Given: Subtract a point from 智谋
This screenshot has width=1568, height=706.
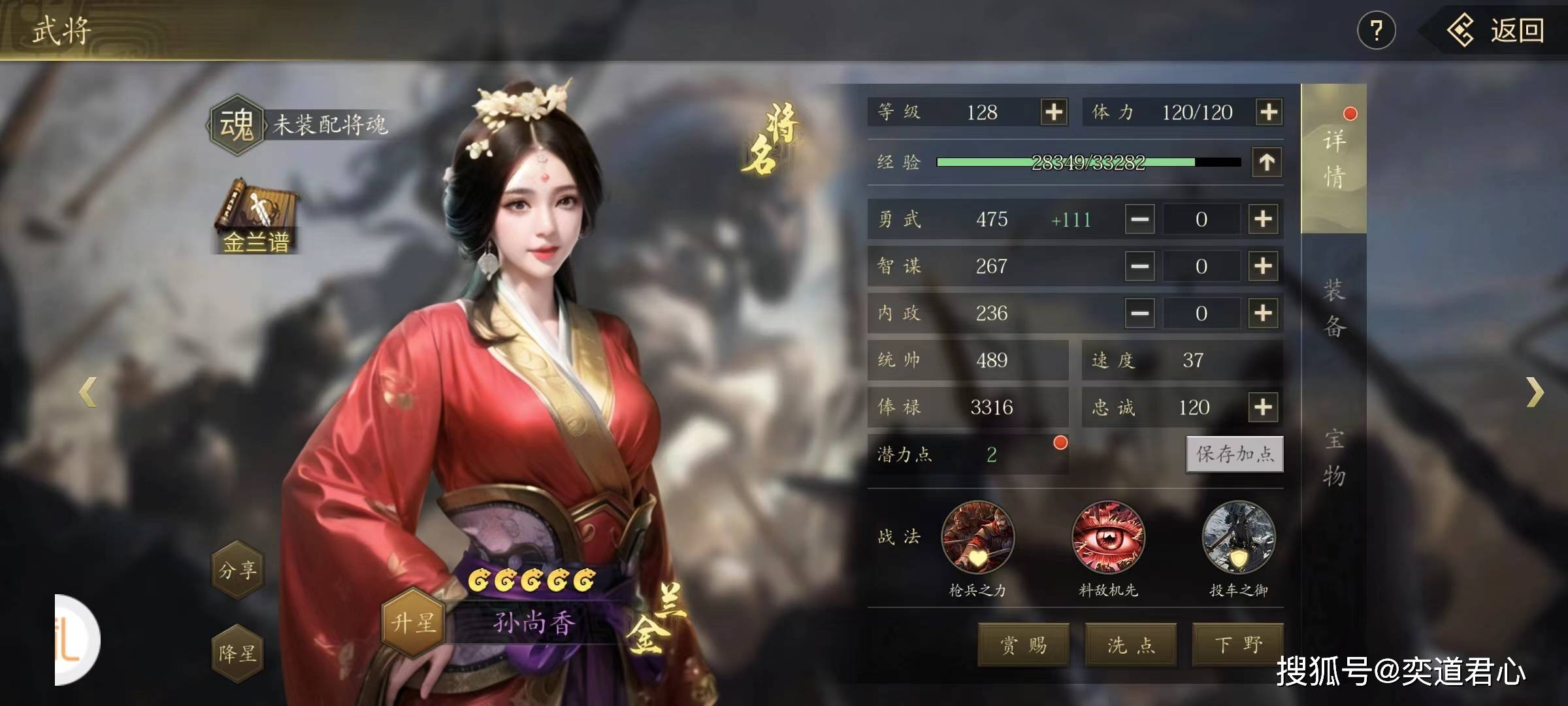Looking at the screenshot, I should click(1140, 266).
